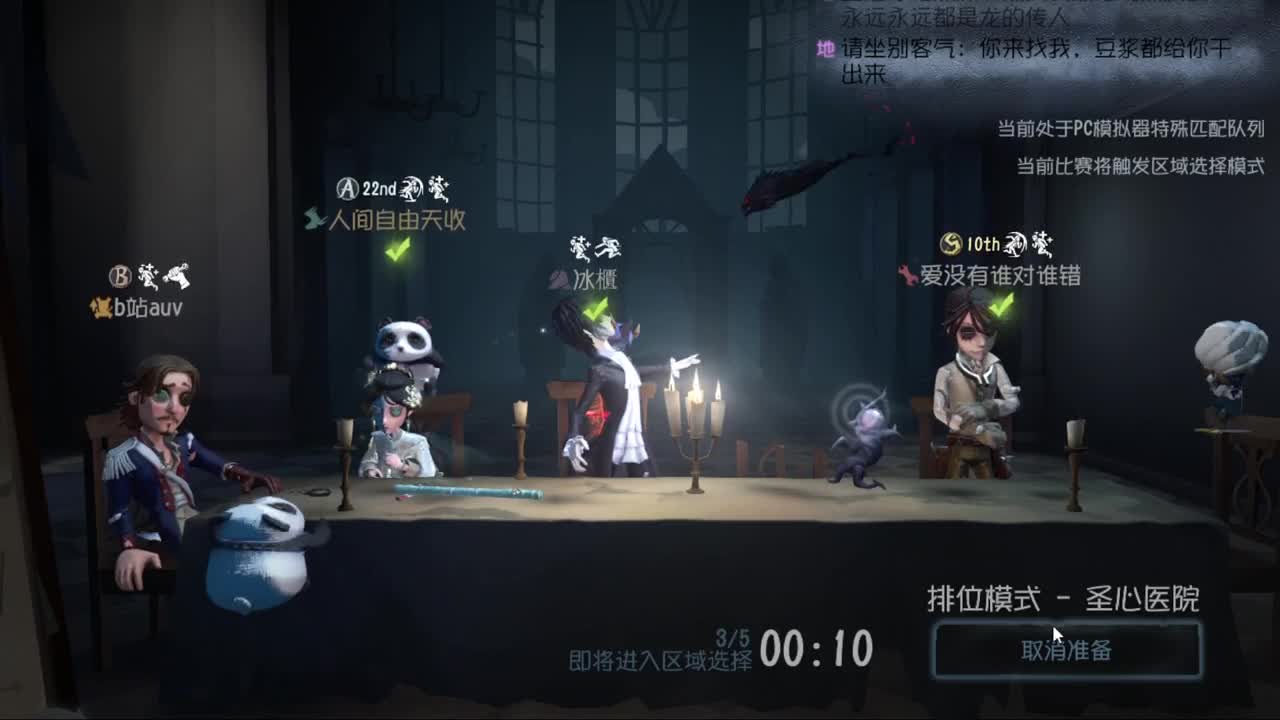This screenshot has width=1280, height=720.
Task: Select the persona web icon next to 22nd badge
Action: tap(410, 190)
